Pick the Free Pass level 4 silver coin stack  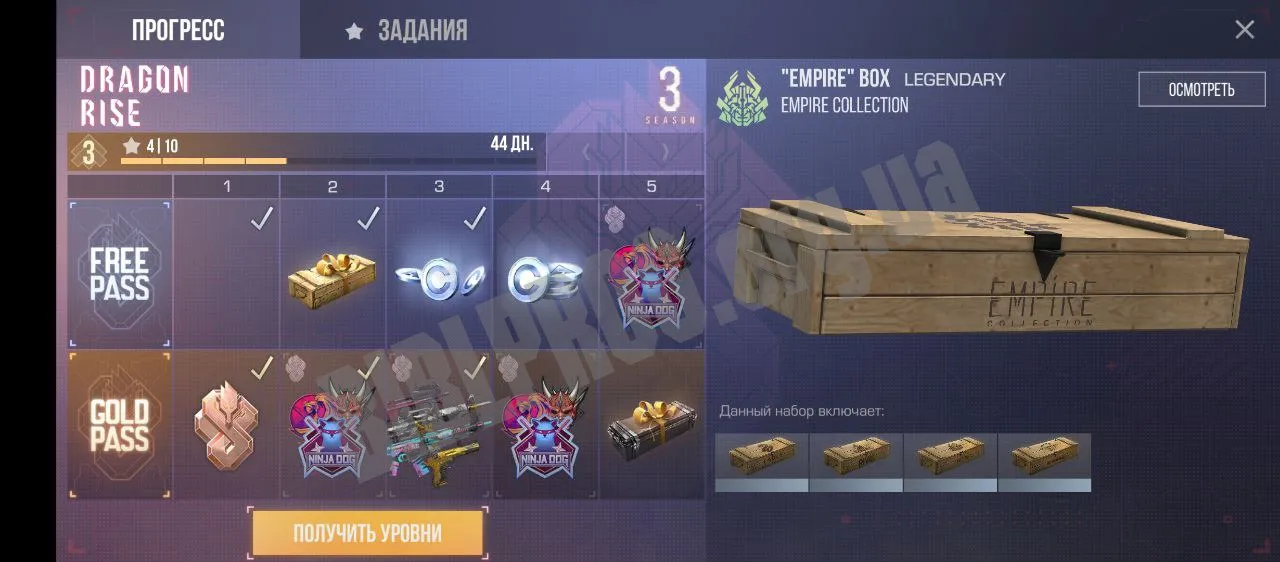tap(545, 276)
